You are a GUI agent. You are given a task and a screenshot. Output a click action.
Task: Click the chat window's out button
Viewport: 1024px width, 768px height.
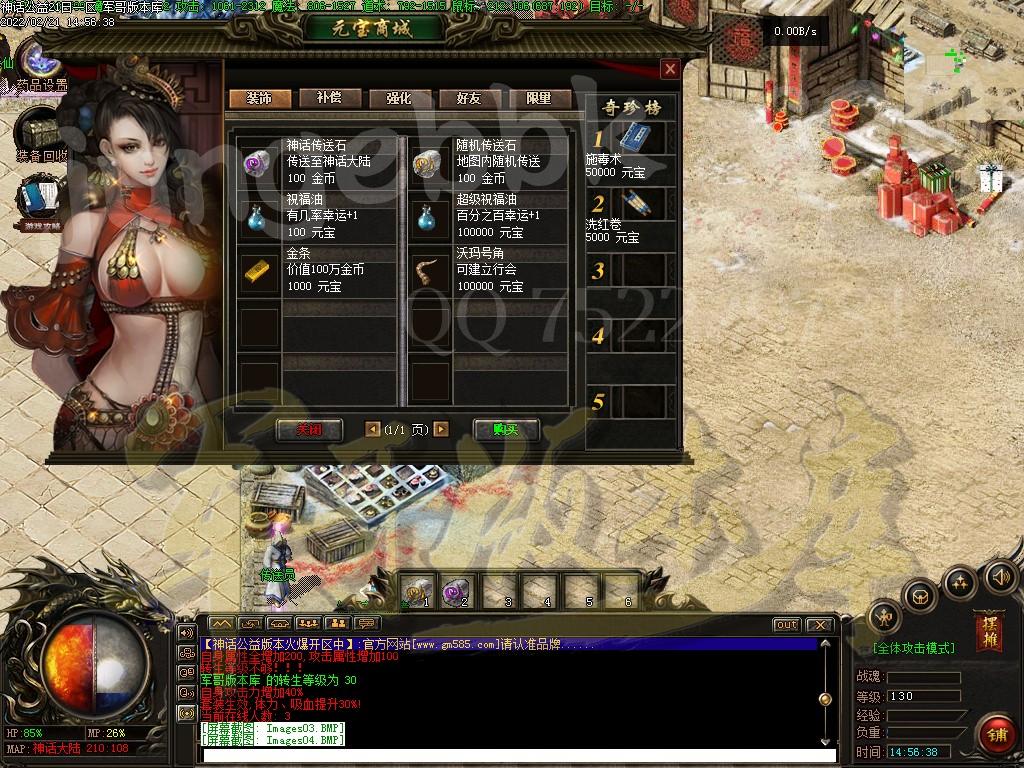(786, 625)
